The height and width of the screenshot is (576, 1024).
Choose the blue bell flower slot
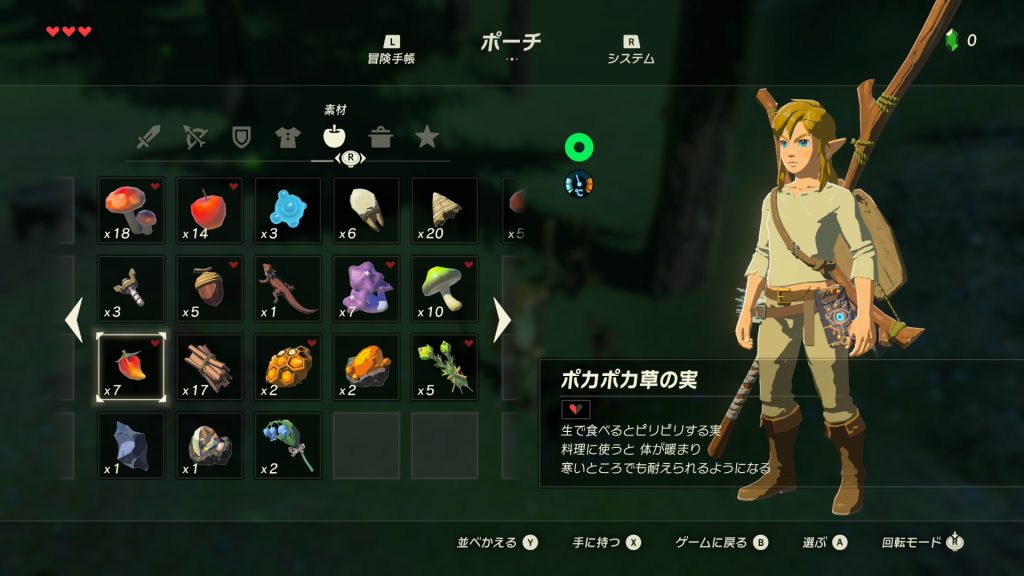click(x=288, y=445)
